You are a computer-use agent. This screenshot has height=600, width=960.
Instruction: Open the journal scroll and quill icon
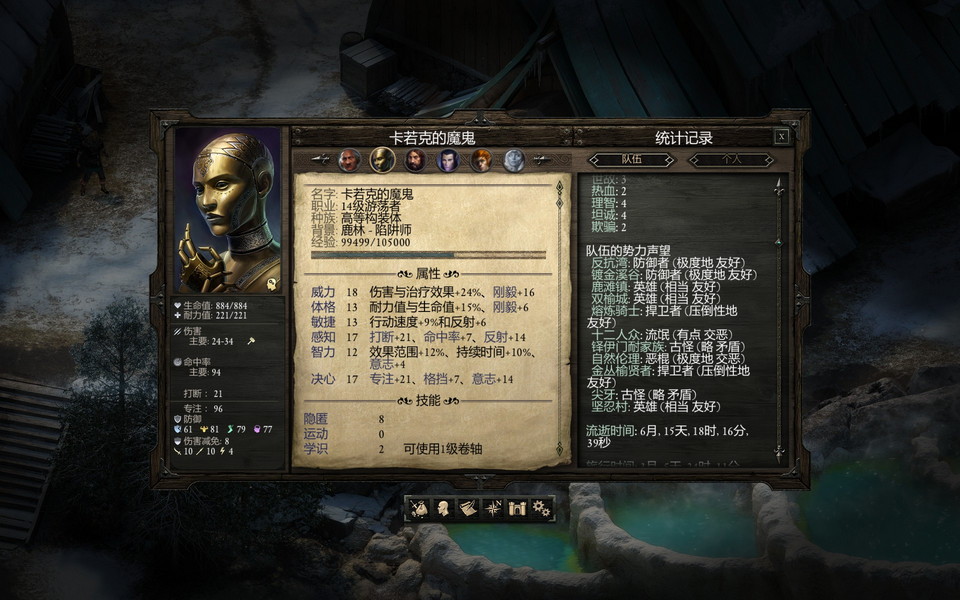[x=468, y=508]
